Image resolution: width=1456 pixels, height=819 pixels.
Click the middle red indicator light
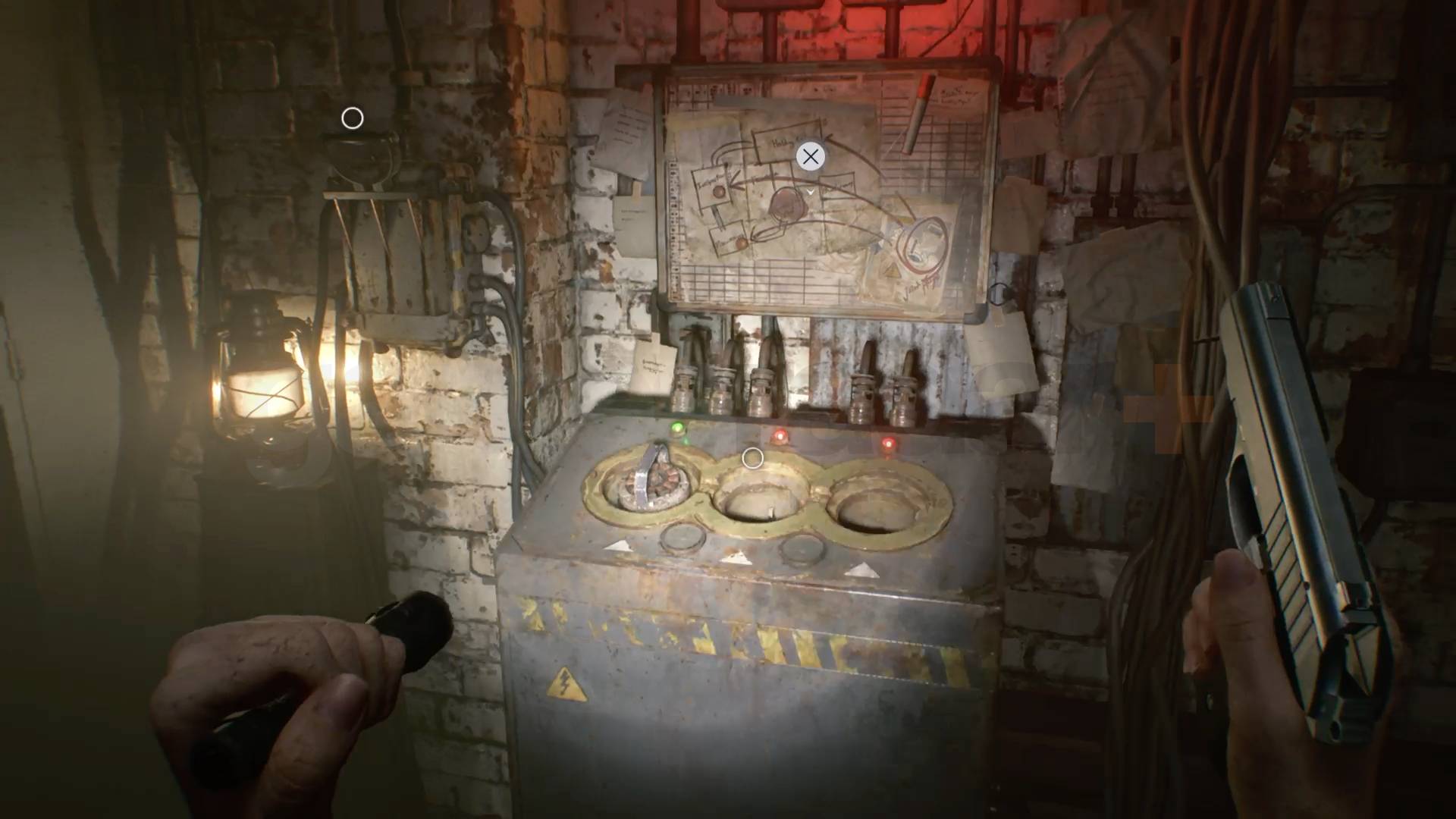(x=779, y=436)
